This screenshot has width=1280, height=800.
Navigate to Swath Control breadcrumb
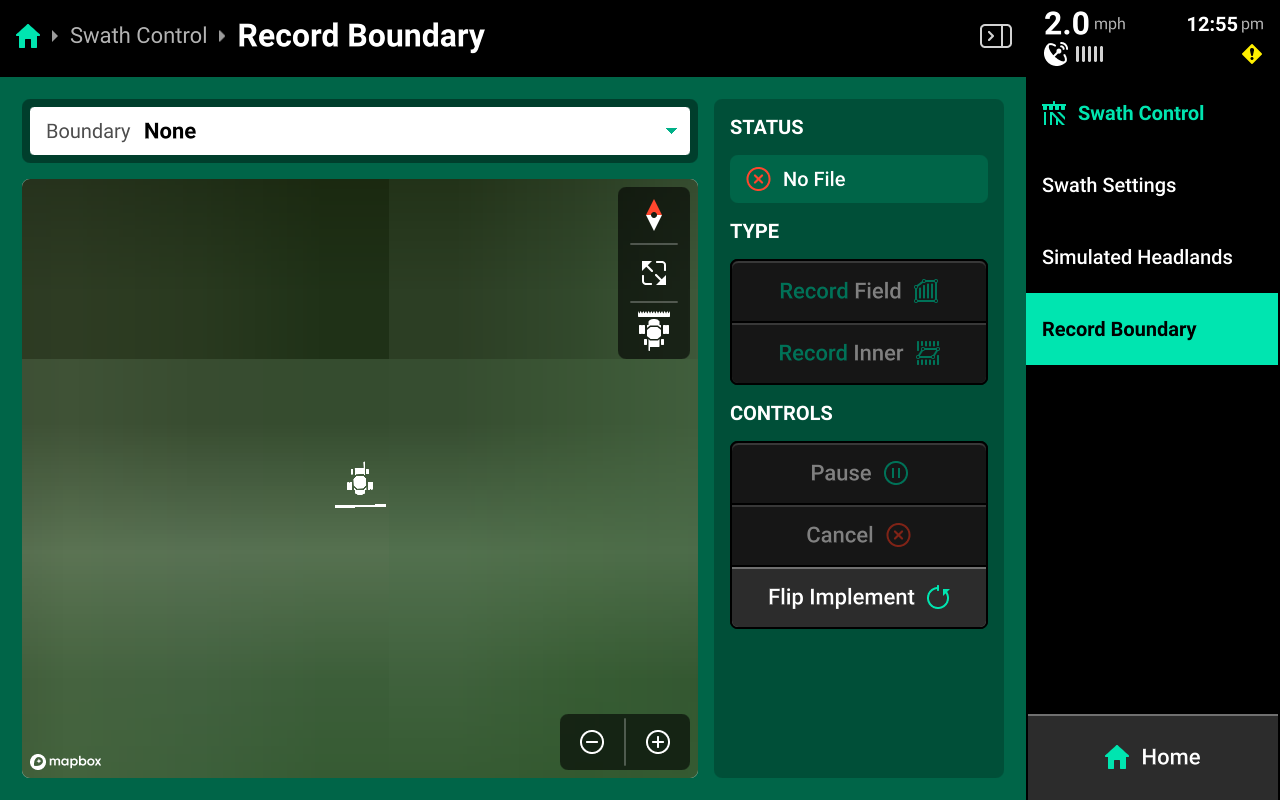click(x=138, y=36)
